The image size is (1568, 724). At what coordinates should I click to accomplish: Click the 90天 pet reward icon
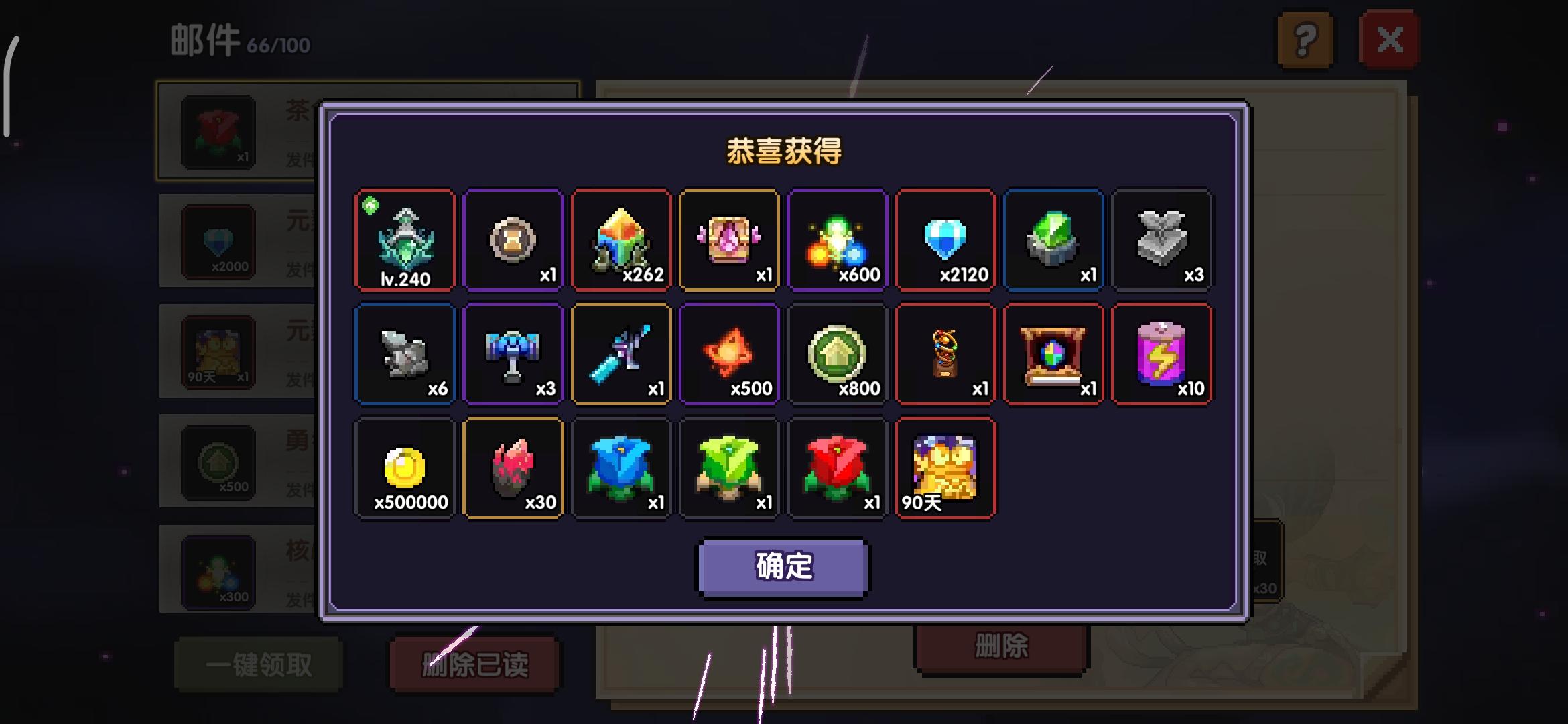945,468
